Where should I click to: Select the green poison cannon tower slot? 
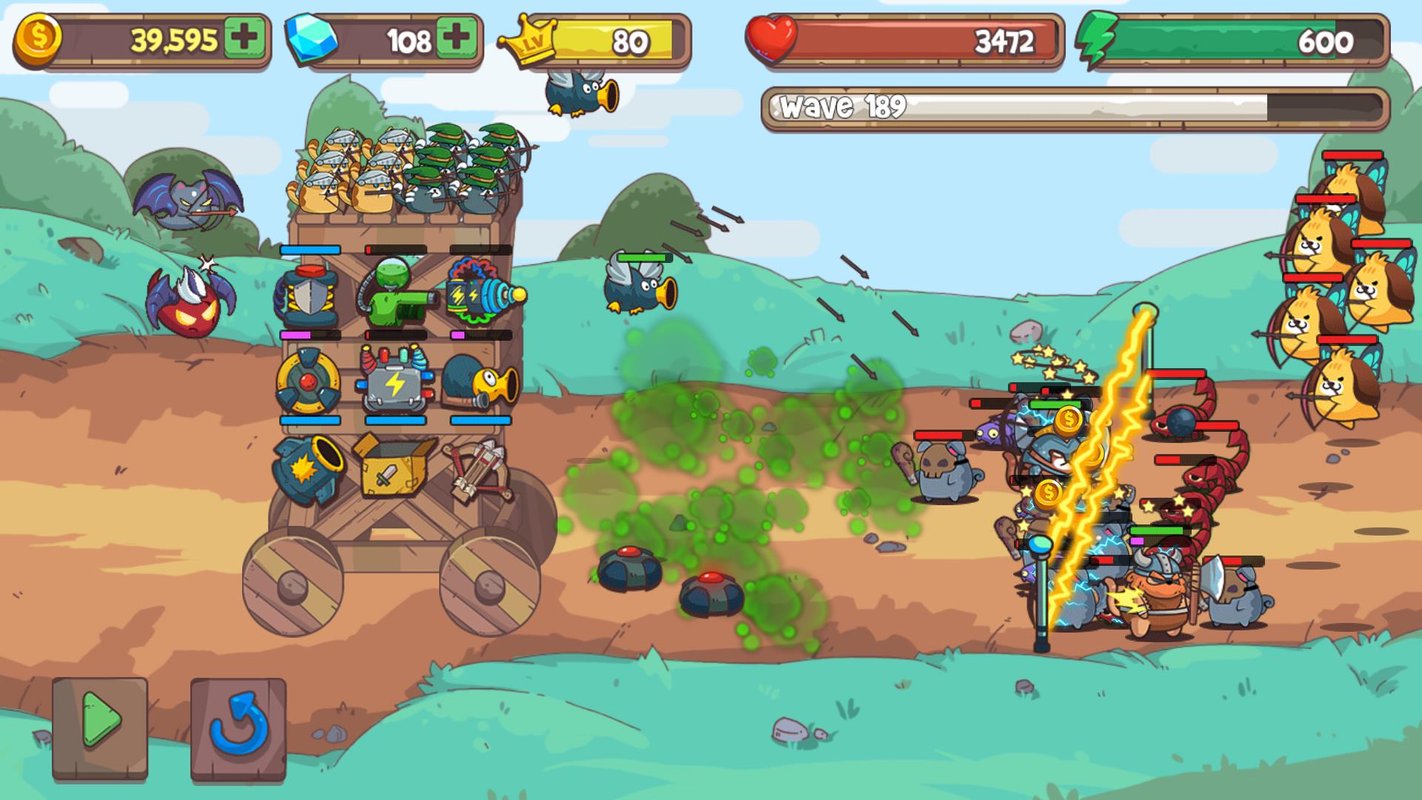point(394,293)
